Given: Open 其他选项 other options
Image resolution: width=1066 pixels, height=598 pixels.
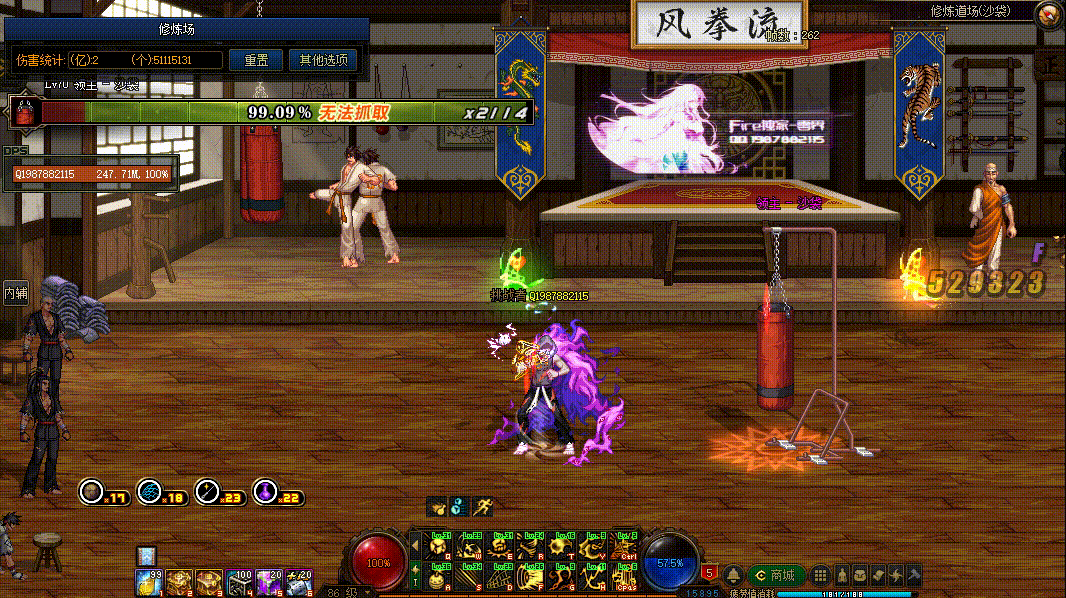Looking at the screenshot, I should [x=323, y=60].
